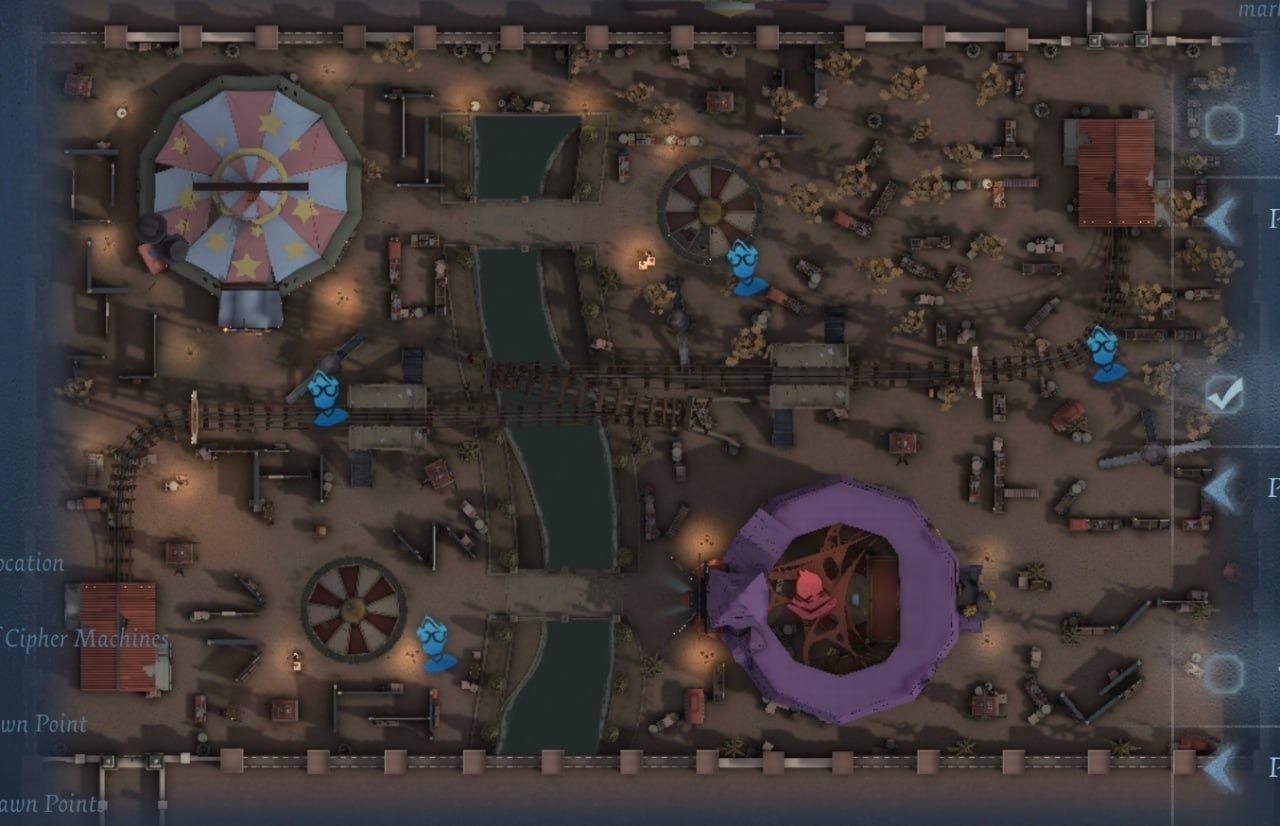Select the survivor marker beside the lower-left carousel

pyautogui.click(x=435, y=643)
